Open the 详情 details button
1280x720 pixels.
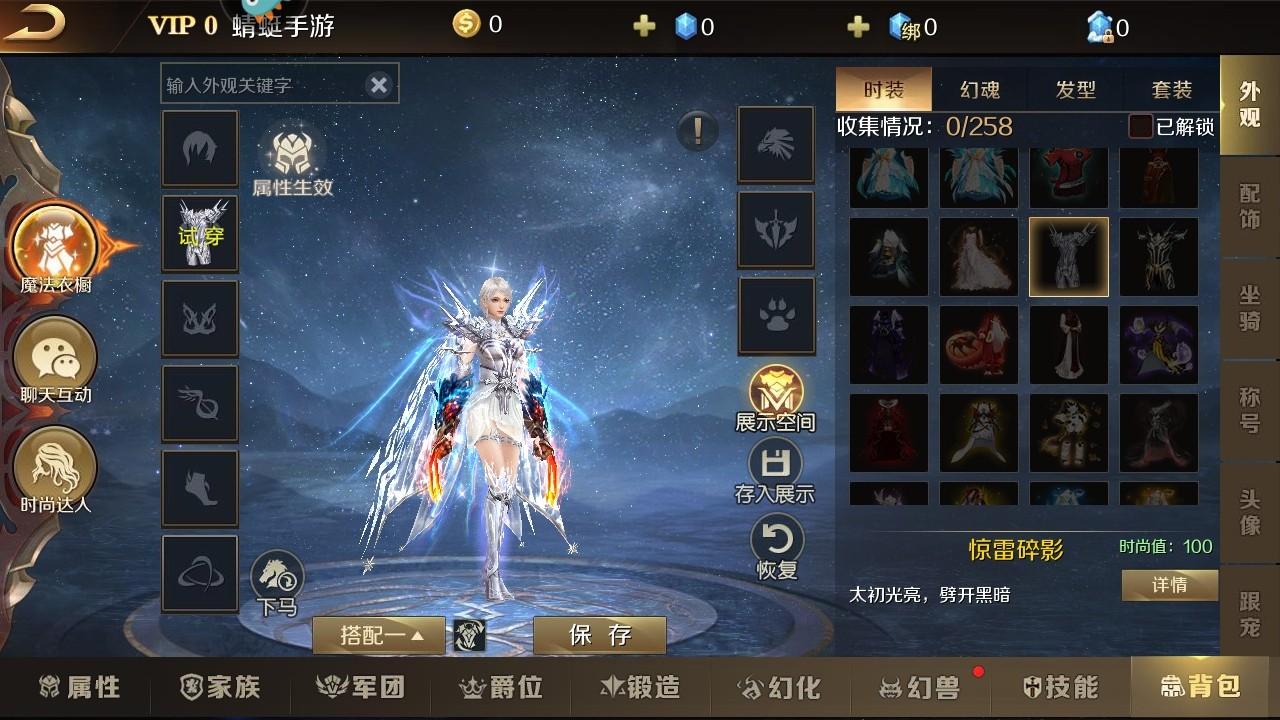(x=1168, y=585)
